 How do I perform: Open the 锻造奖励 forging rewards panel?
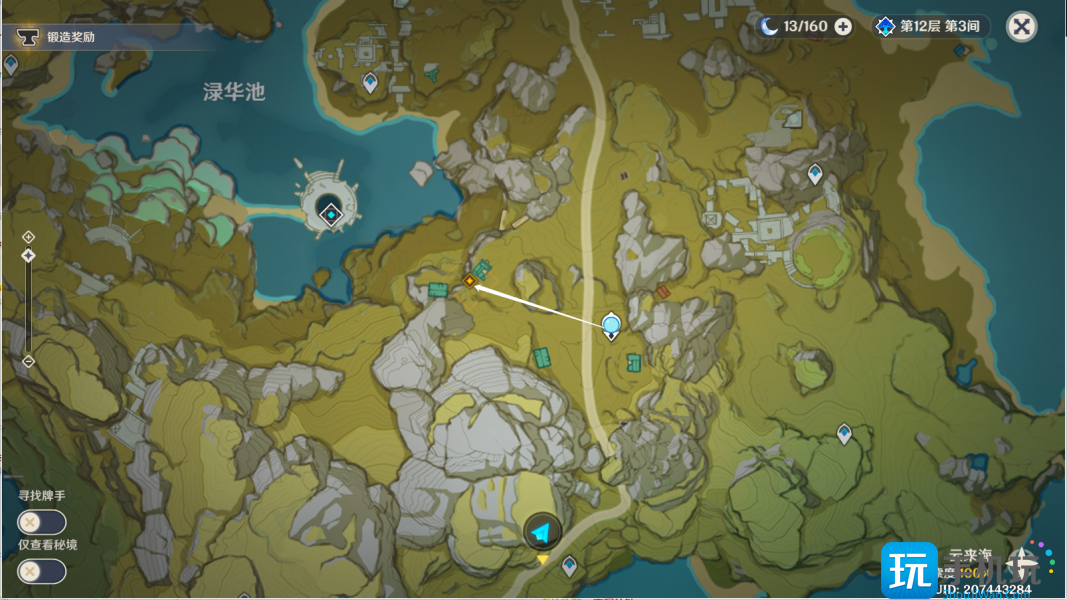(x=70, y=37)
